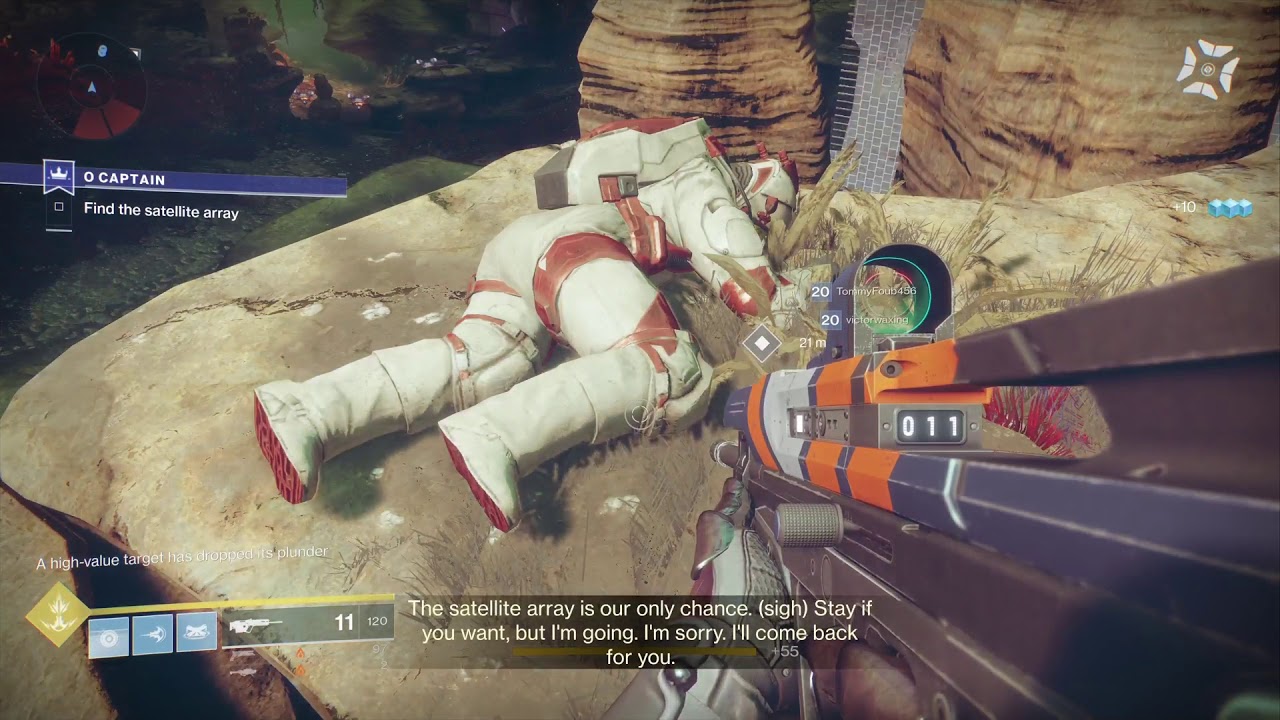Screen dimensions: 1280x720
Task: Tick the Find the satellite array objective box
Action: (x=59, y=207)
